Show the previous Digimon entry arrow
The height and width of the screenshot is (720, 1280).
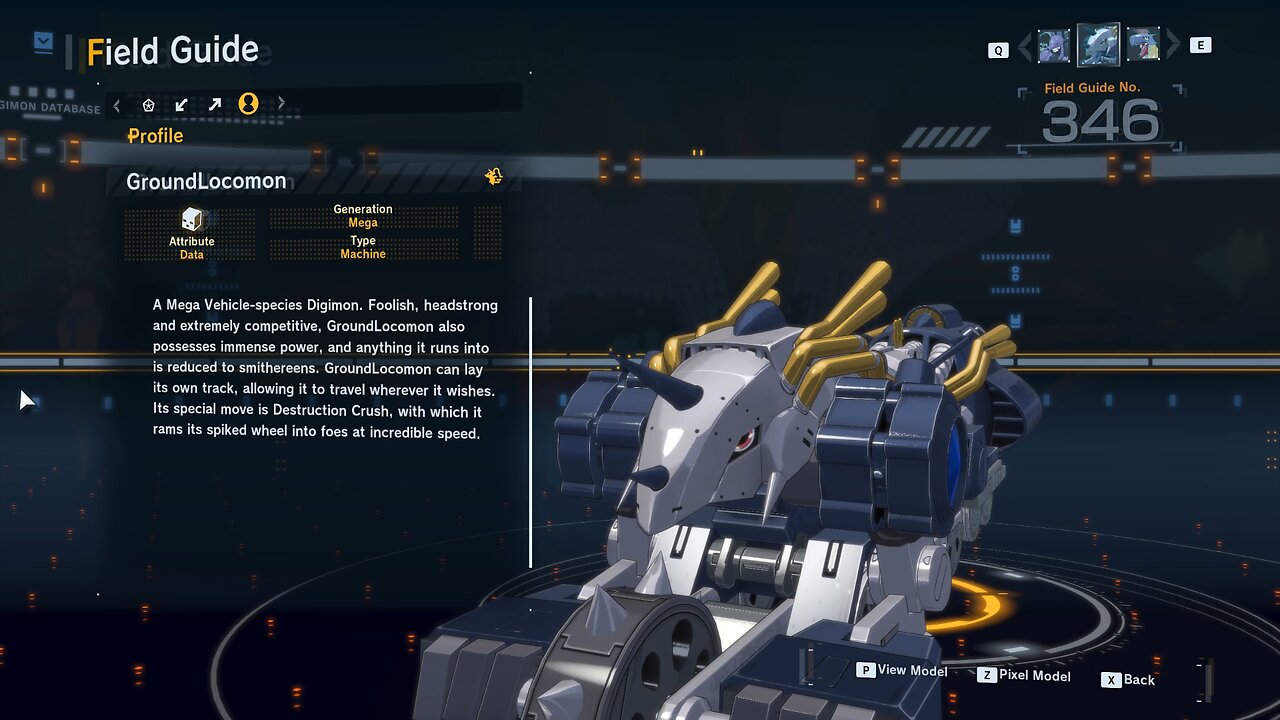tap(1024, 46)
